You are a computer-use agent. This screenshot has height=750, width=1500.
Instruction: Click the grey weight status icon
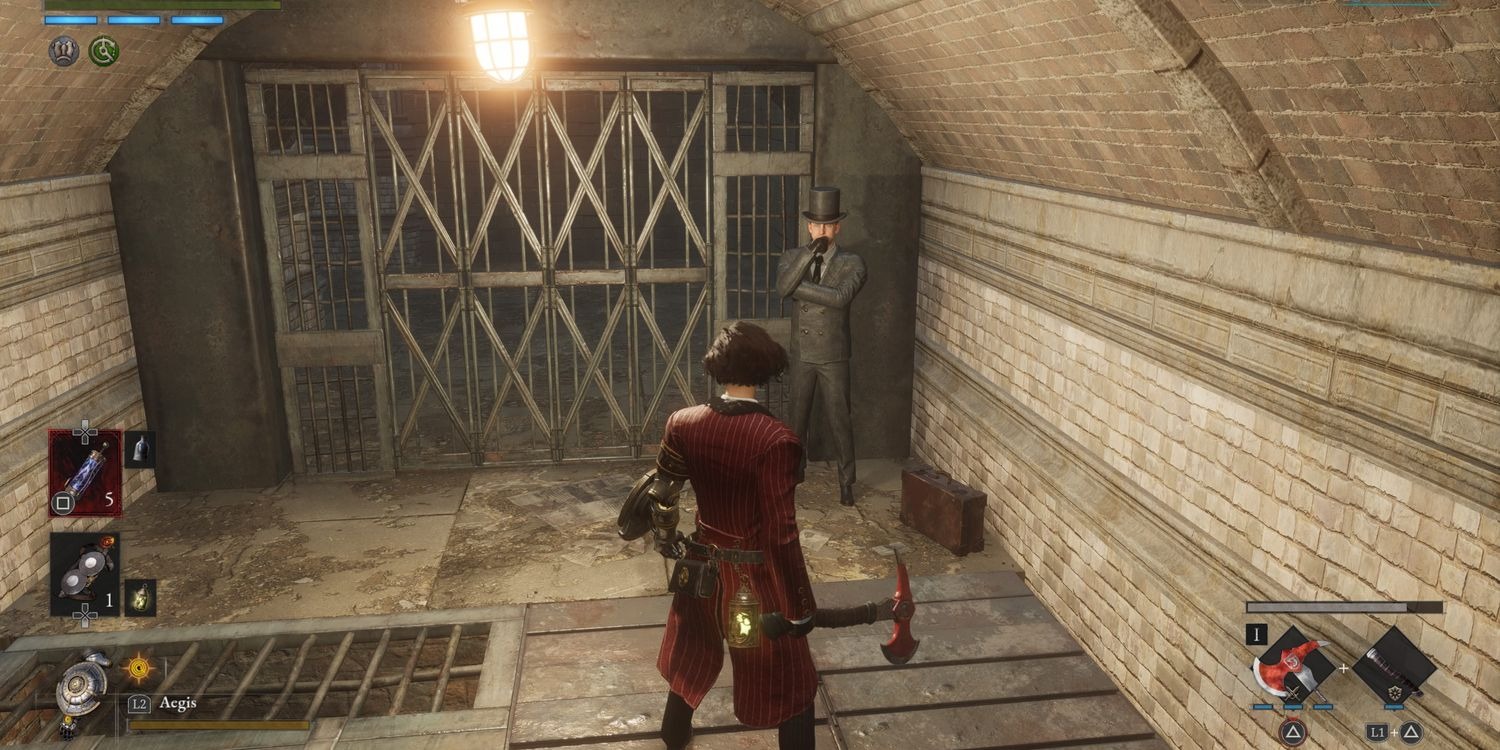[64, 51]
